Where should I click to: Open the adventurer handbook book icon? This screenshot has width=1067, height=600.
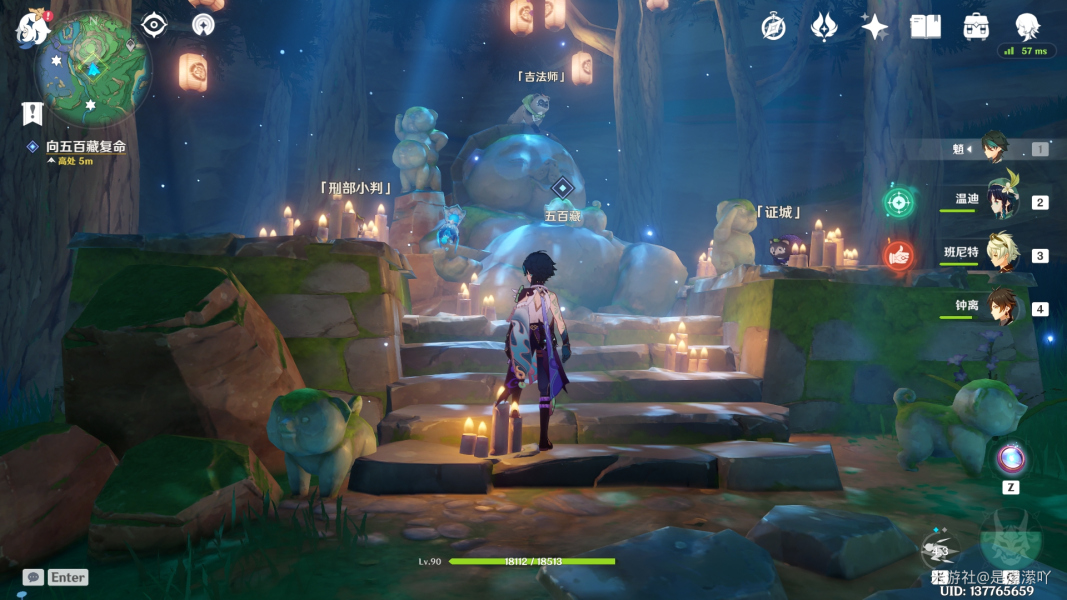pos(925,27)
